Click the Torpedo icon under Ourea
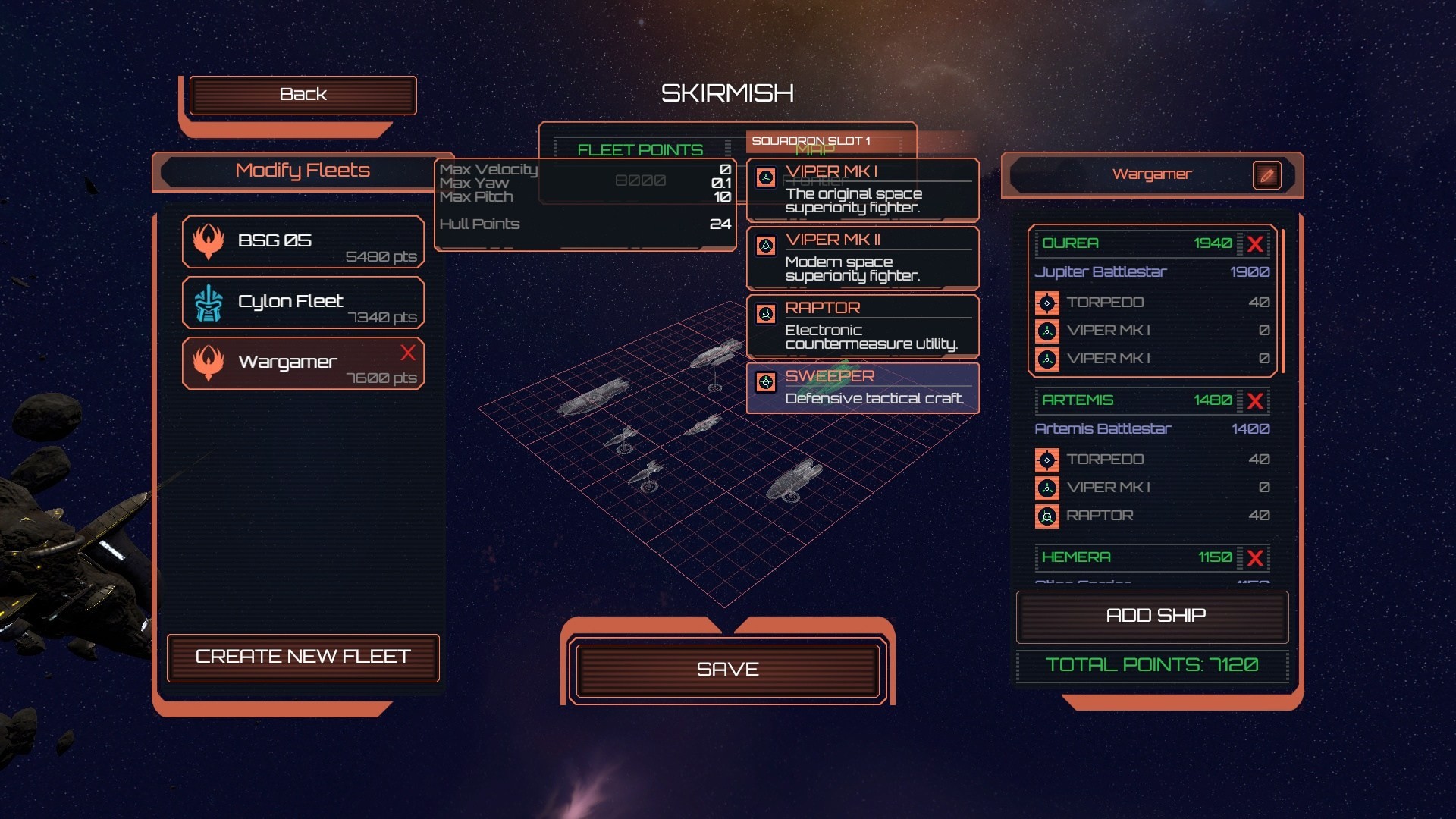The image size is (1456, 819). (x=1048, y=303)
